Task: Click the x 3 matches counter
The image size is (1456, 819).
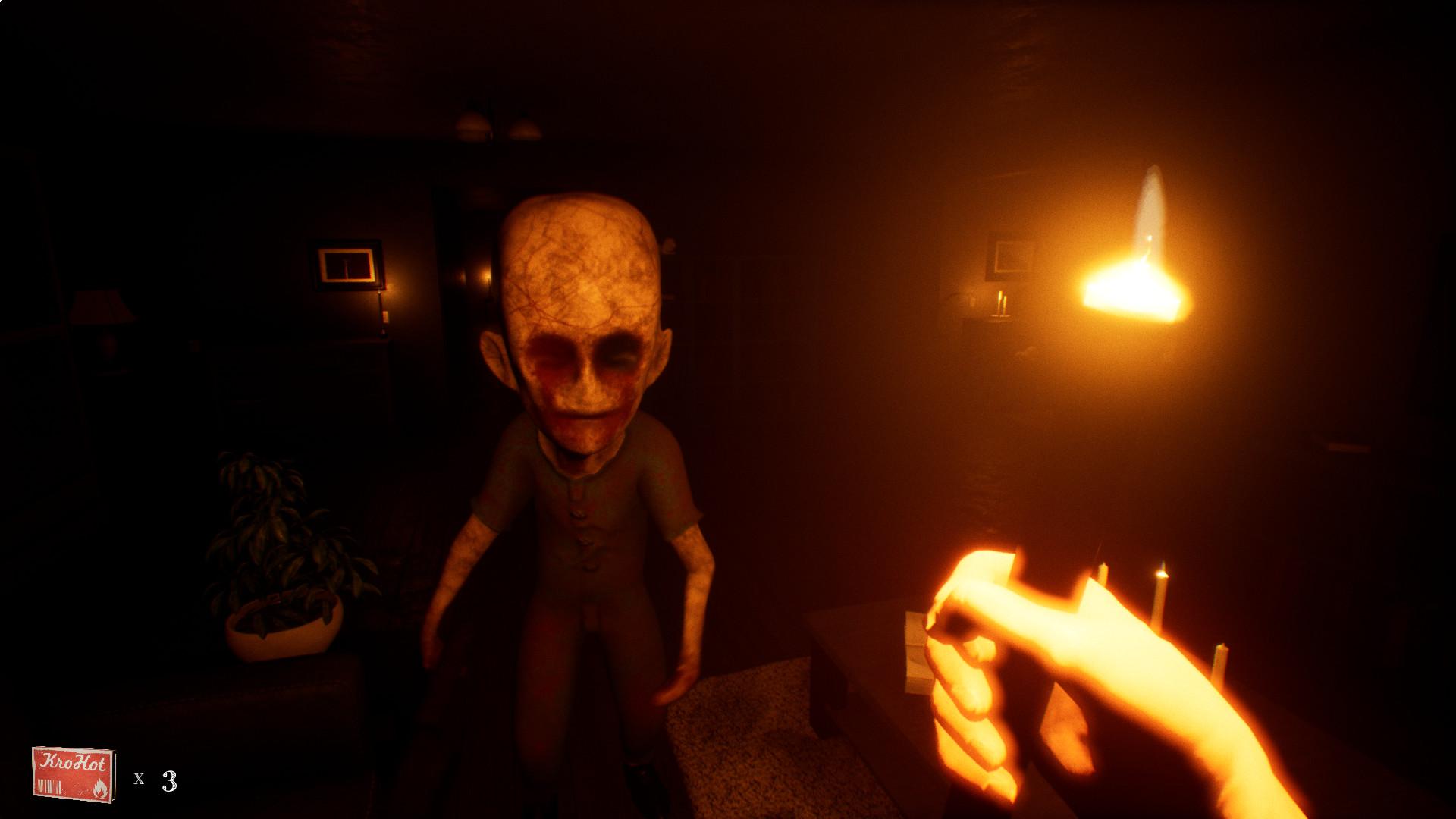Action: 155,780
